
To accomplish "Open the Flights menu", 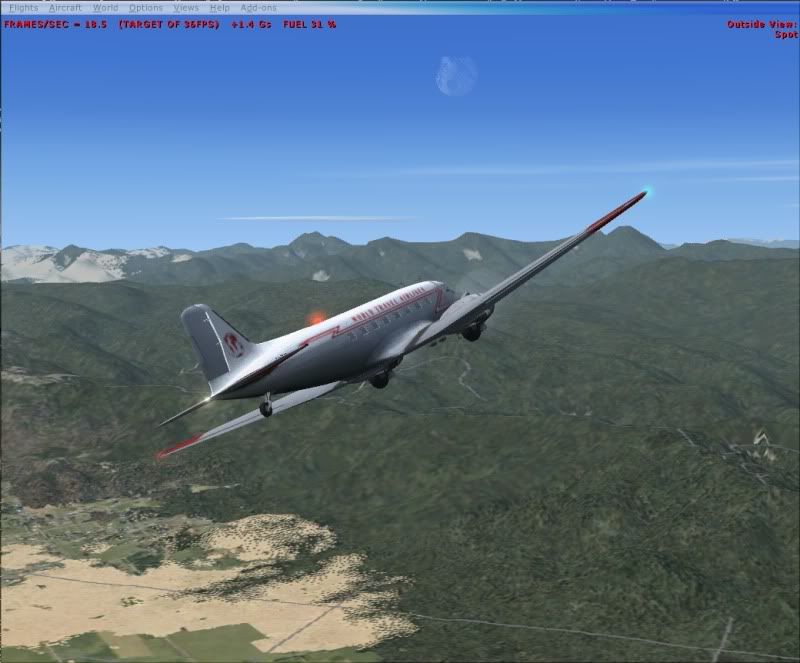I will pos(23,8).
